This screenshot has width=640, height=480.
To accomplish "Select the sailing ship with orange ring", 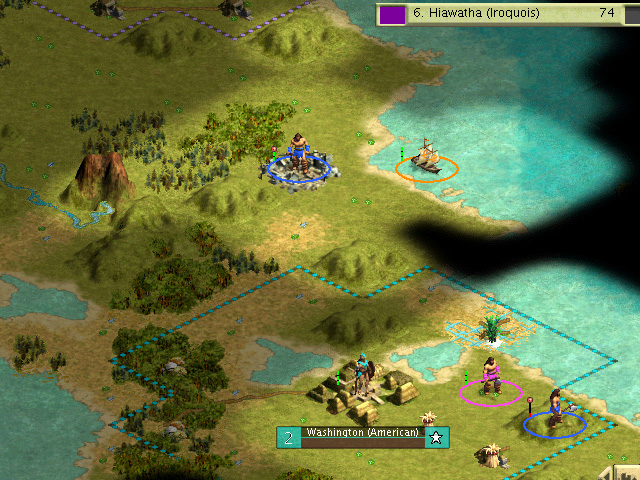I will point(427,159).
